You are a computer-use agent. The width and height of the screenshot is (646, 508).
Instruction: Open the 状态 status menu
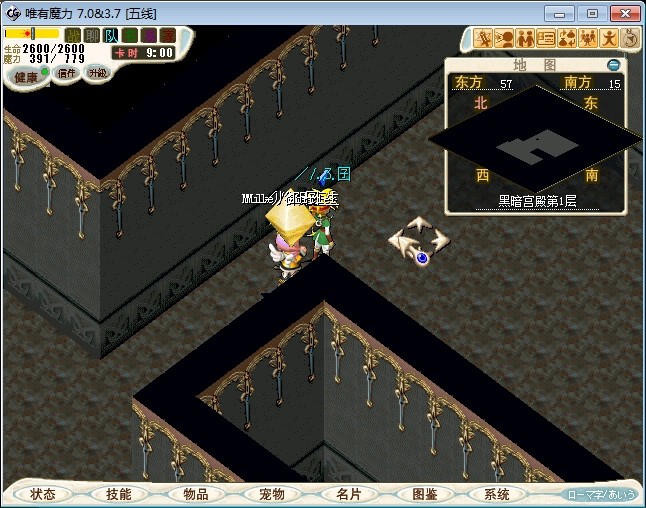[x=43, y=494]
